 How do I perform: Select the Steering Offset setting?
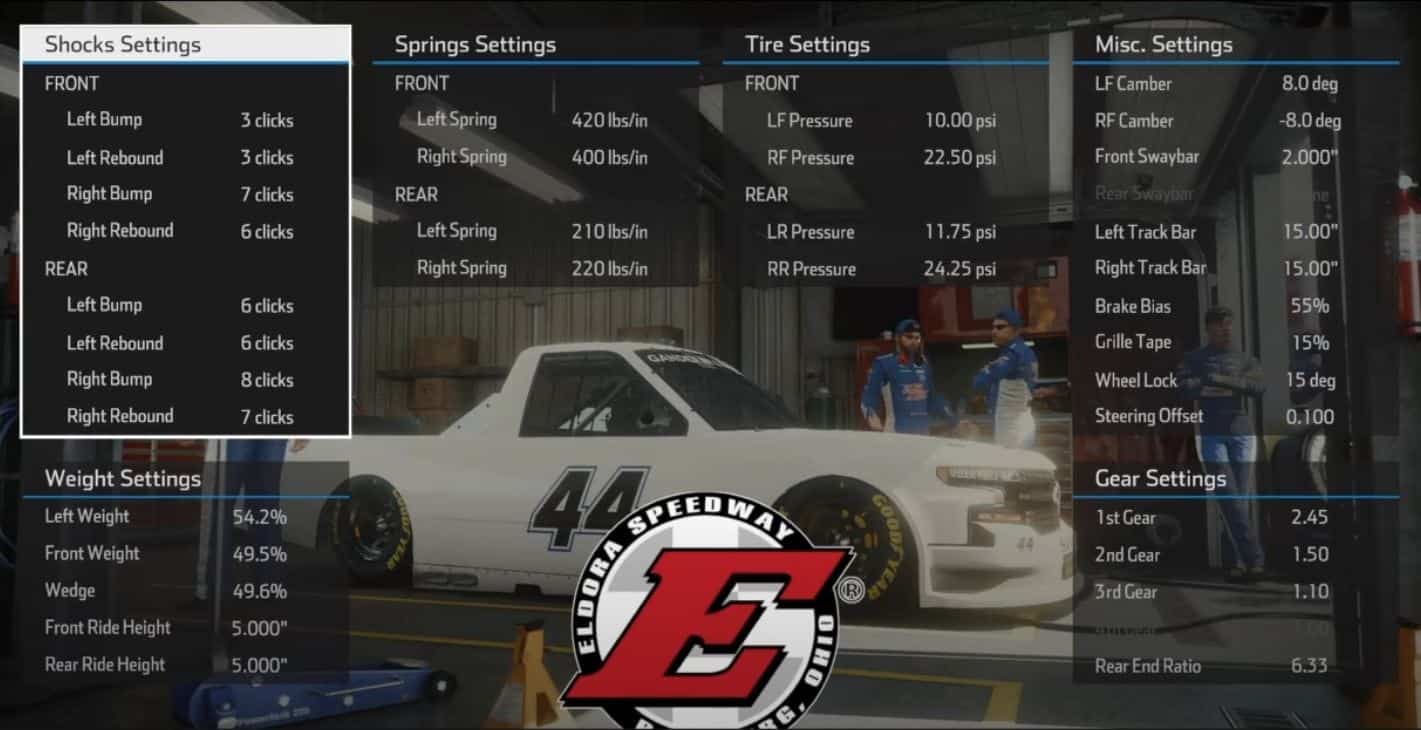pos(1310,417)
